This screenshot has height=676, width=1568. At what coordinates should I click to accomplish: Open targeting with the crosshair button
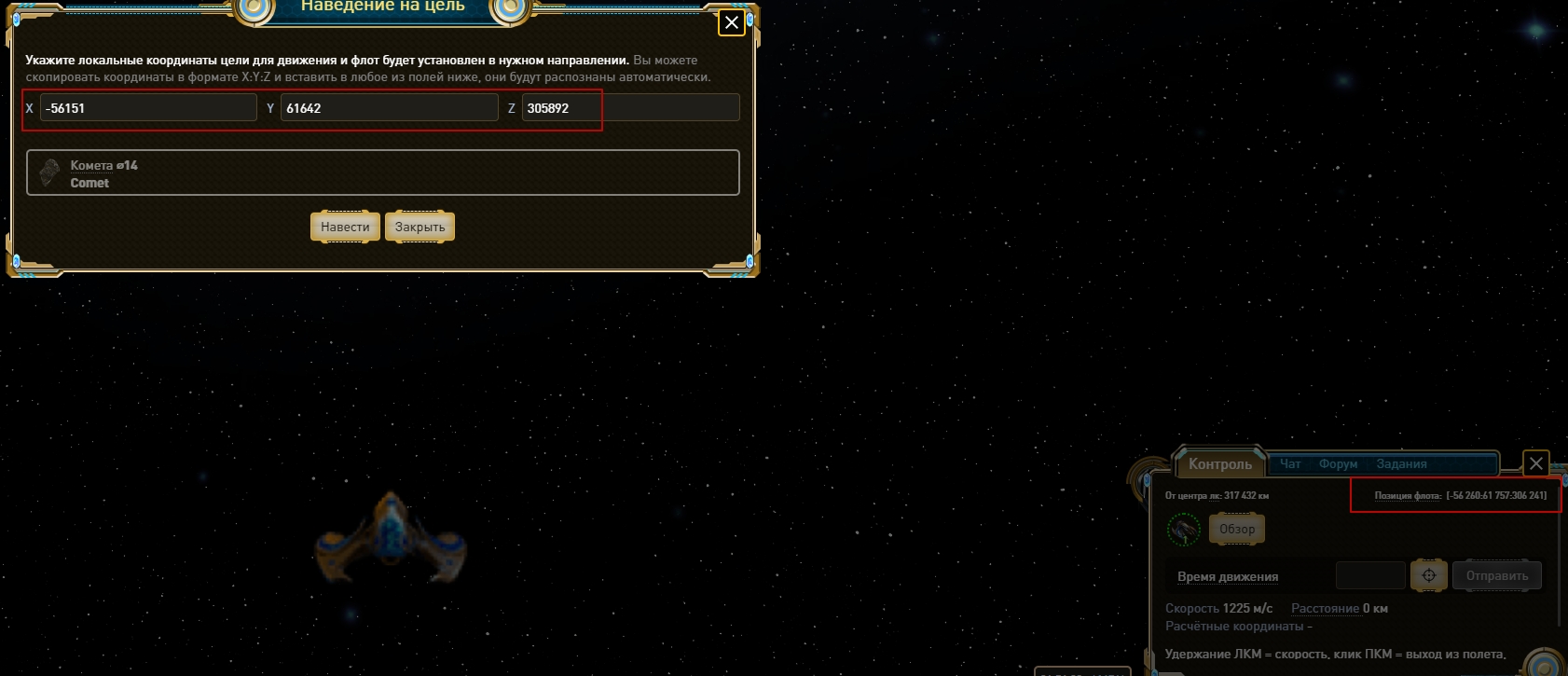click(x=1428, y=575)
